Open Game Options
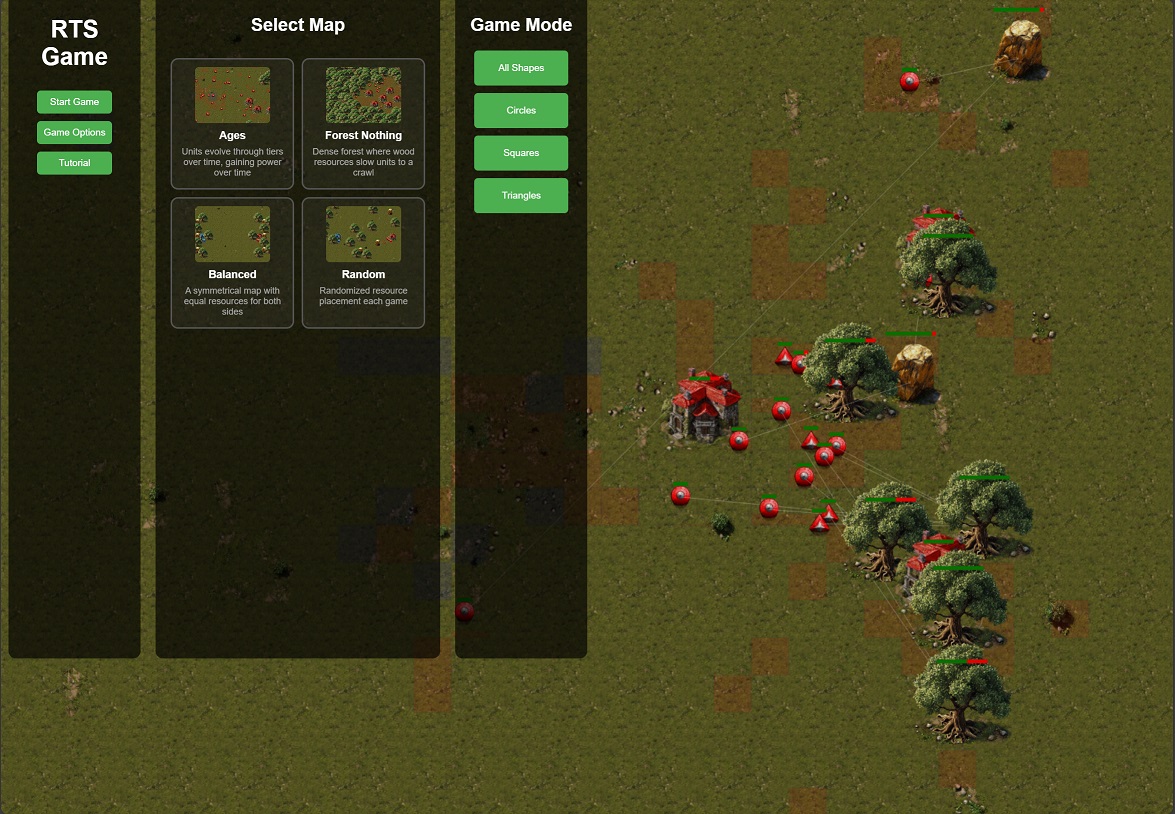This screenshot has width=1175, height=814. tap(74, 132)
